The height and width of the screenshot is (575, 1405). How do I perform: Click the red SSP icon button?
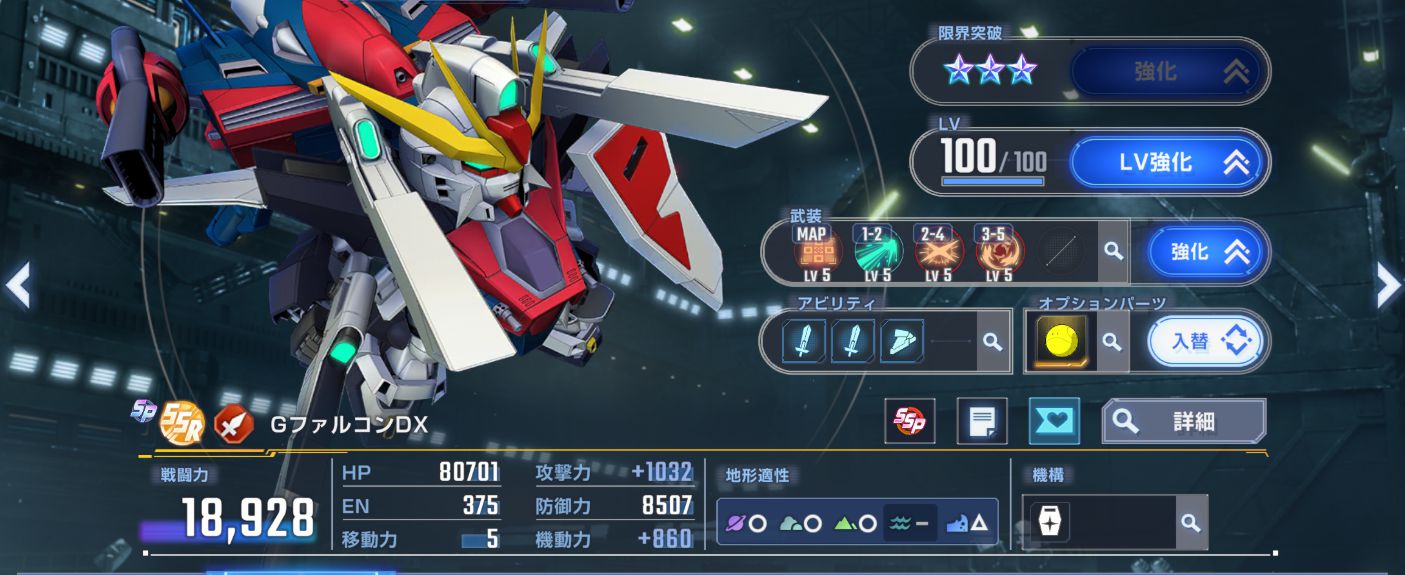point(910,421)
